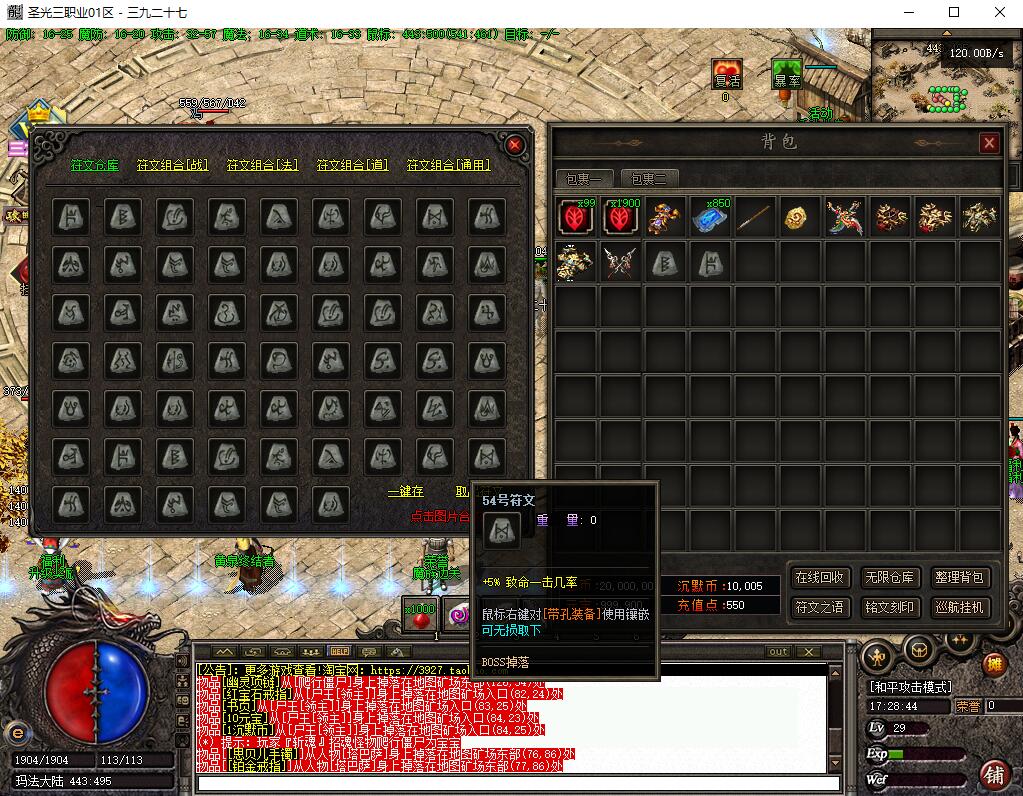
Task: Start 巡航挂机 auto-cruise mode
Action: pos(960,607)
